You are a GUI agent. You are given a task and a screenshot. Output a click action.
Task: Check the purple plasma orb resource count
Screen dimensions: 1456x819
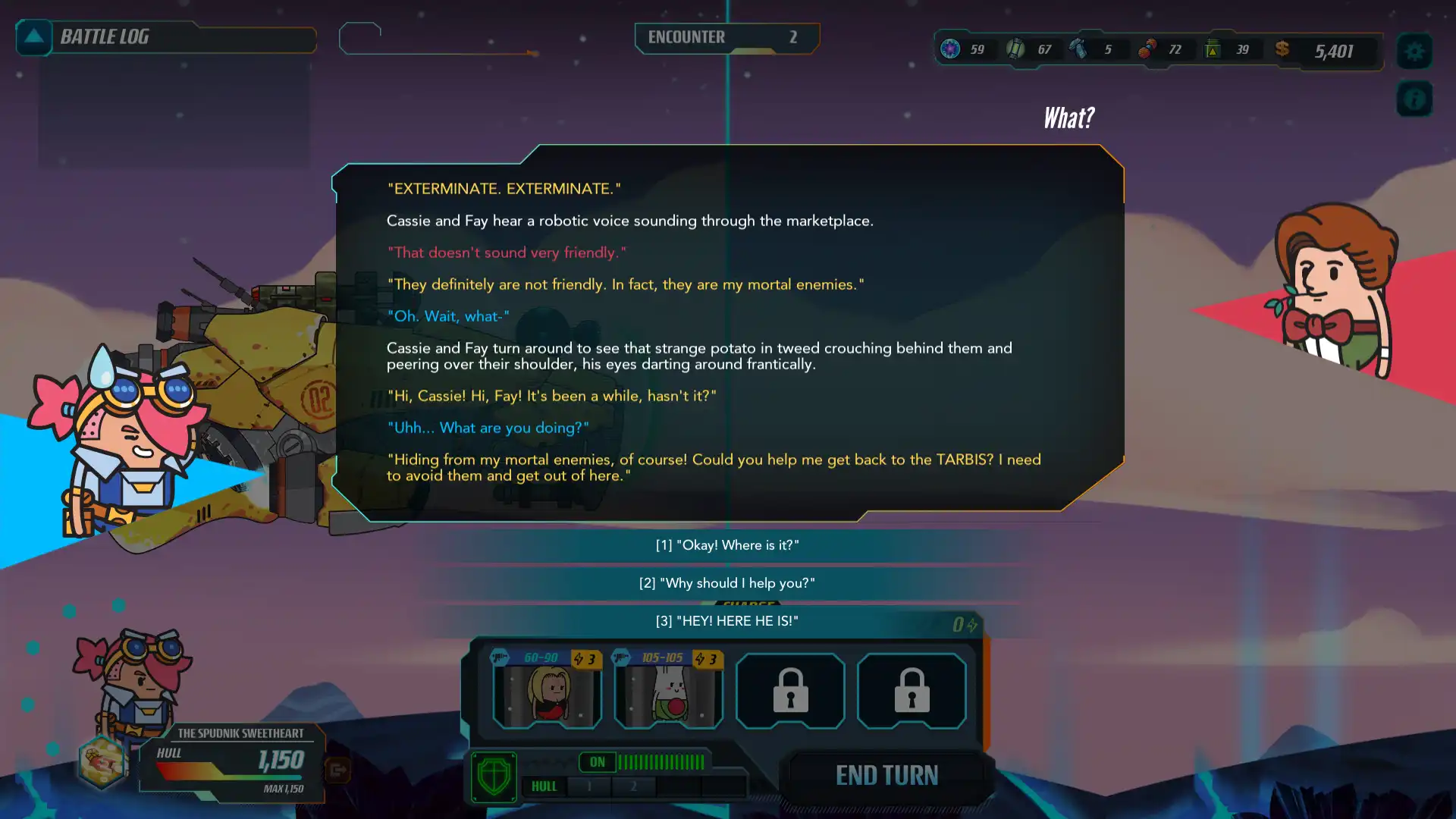952,49
